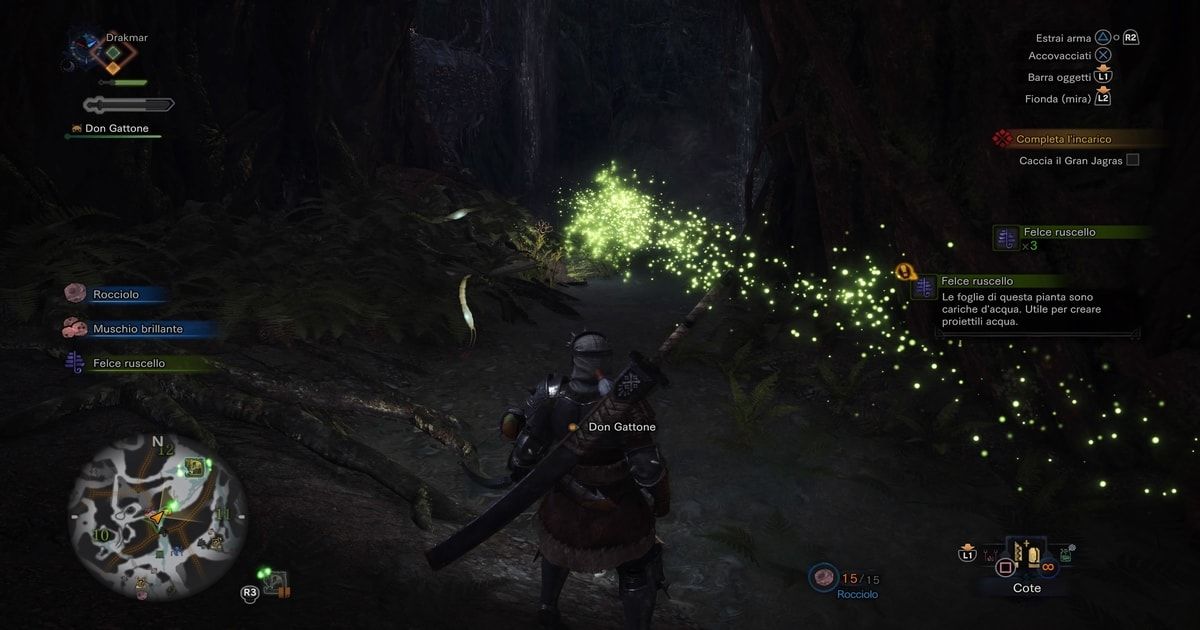The height and width of the screenshot is (630, 1200).
Task: Click the area 10 label on minimap
Action: (x=100, y=536)
